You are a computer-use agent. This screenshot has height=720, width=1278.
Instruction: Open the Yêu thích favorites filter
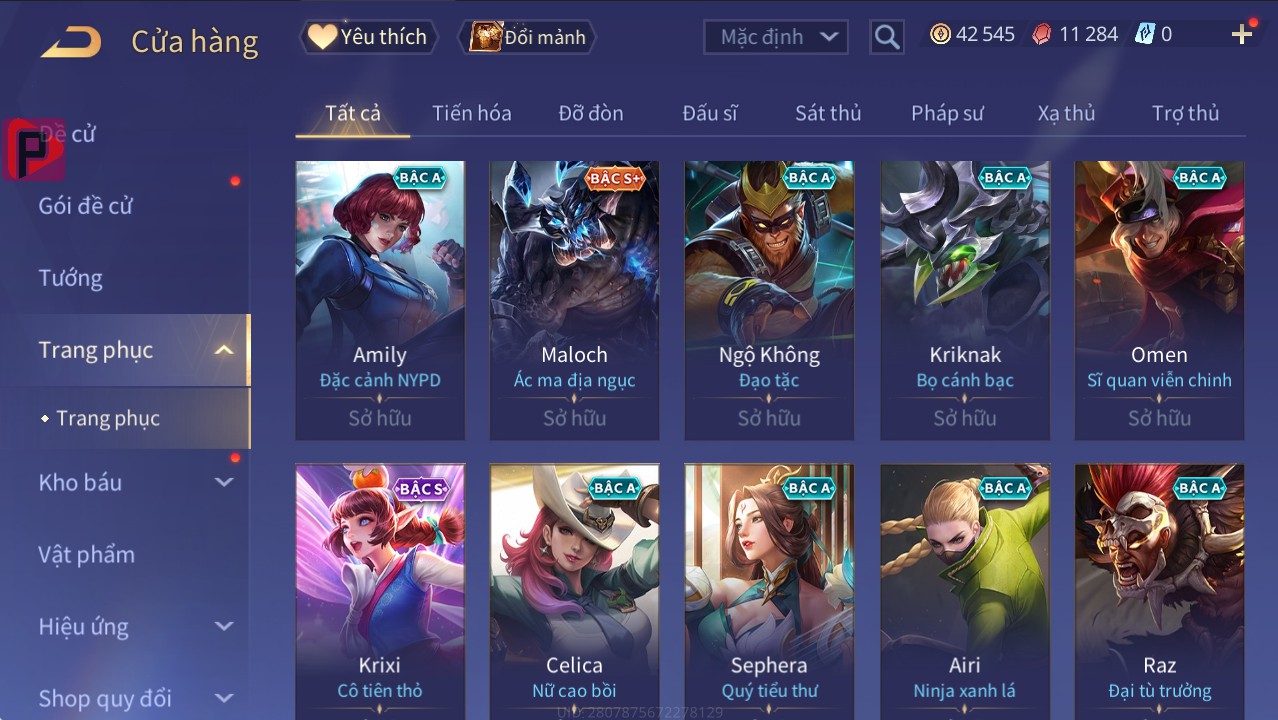(x=367, y=37)
